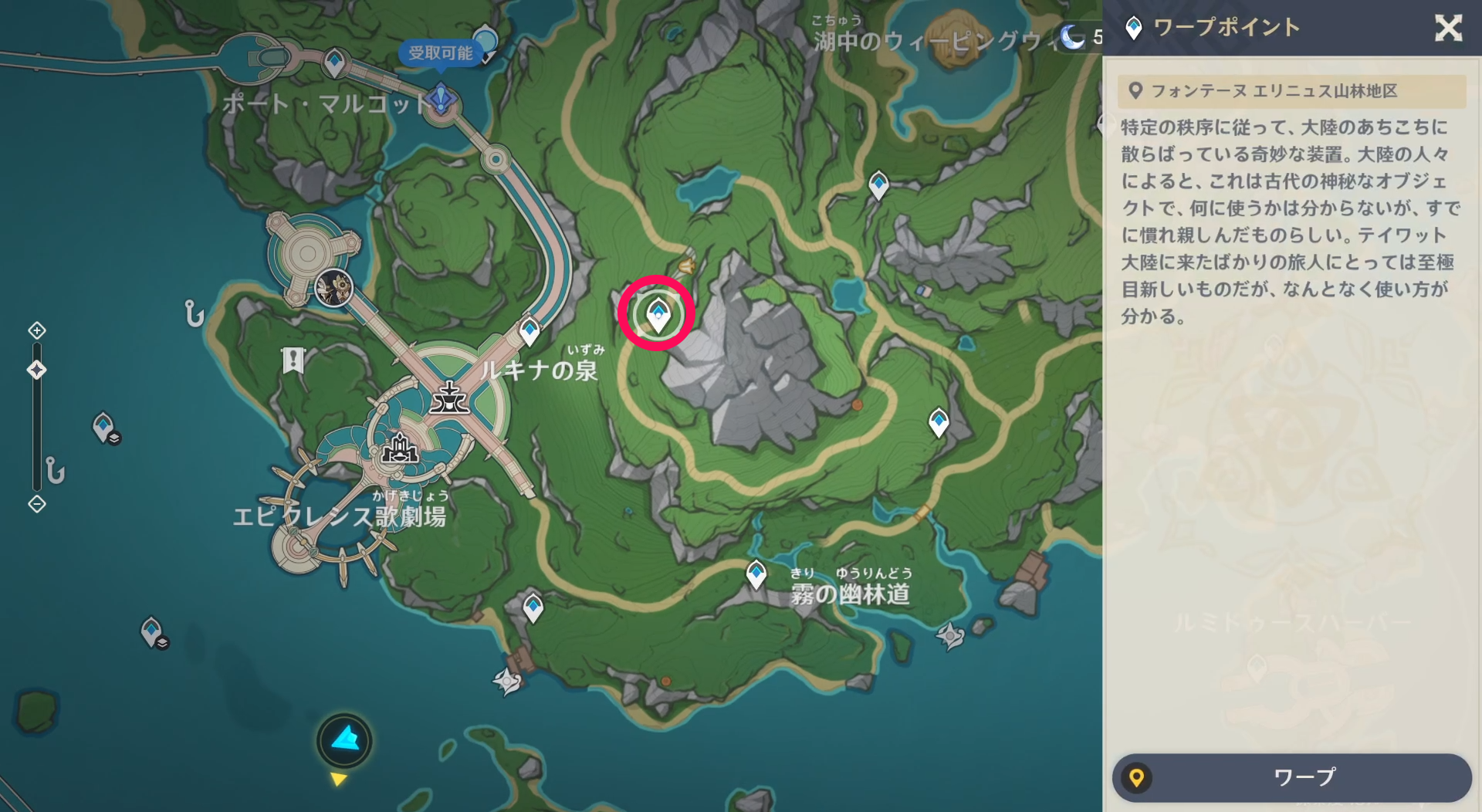This screenshot has width=1482, height=812.
Task: Click the plus on the map zoom slider
Action: (36, 330)
